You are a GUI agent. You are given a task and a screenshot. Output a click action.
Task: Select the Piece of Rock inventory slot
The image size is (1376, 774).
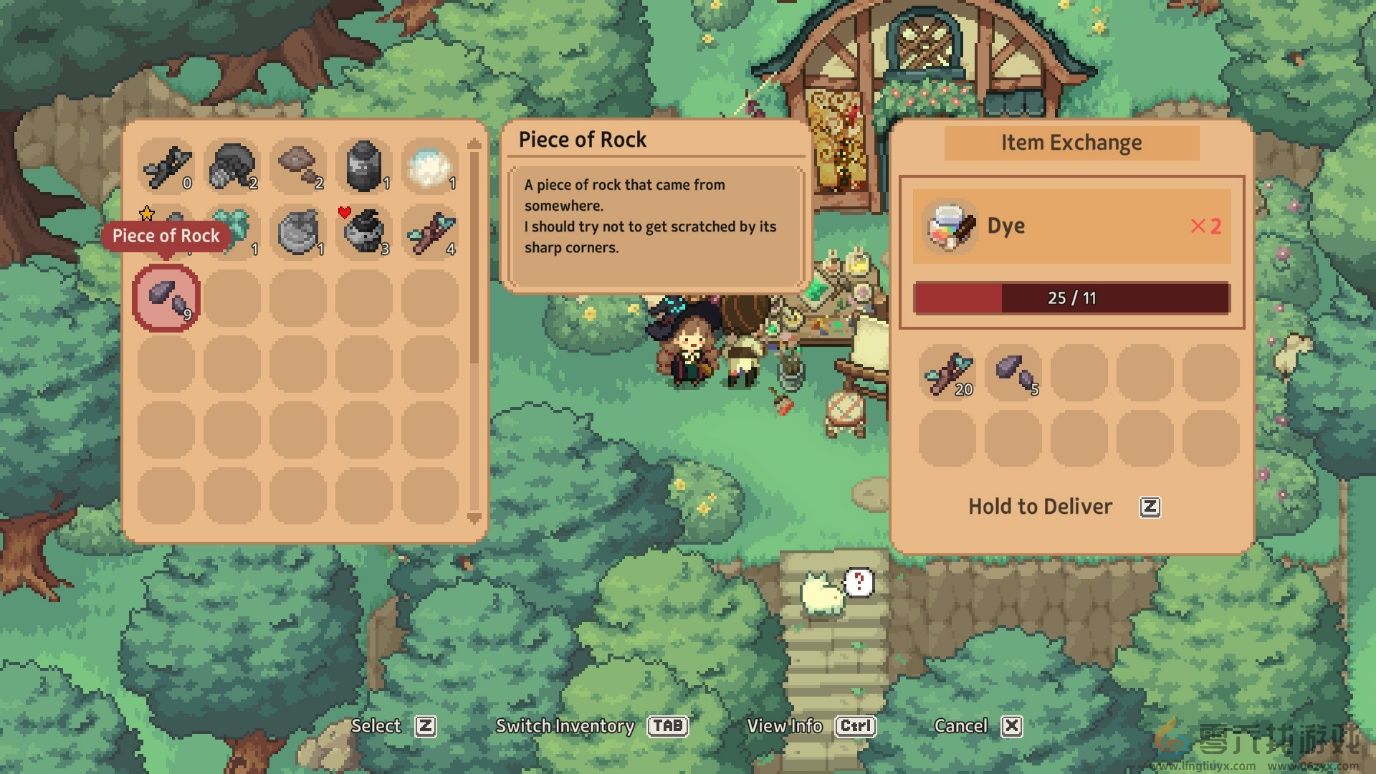[x=166, y=298]
